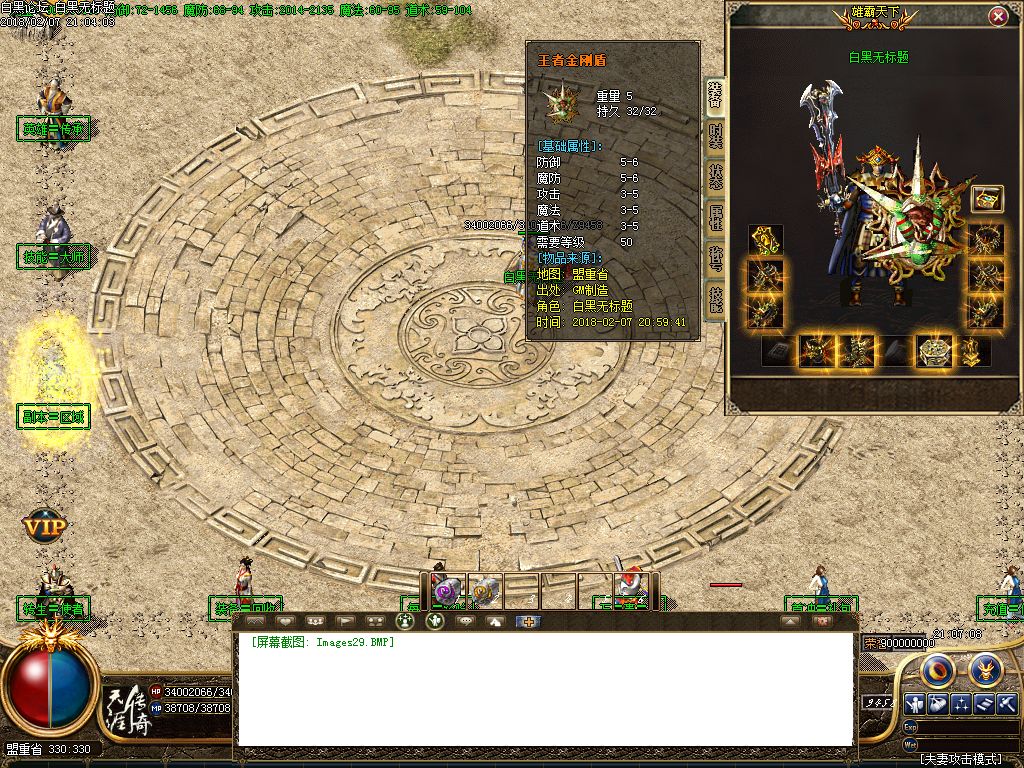The image size is (1024, 768).
Task: Click the blue plus button on chat bar
Action: pos(527,621)
